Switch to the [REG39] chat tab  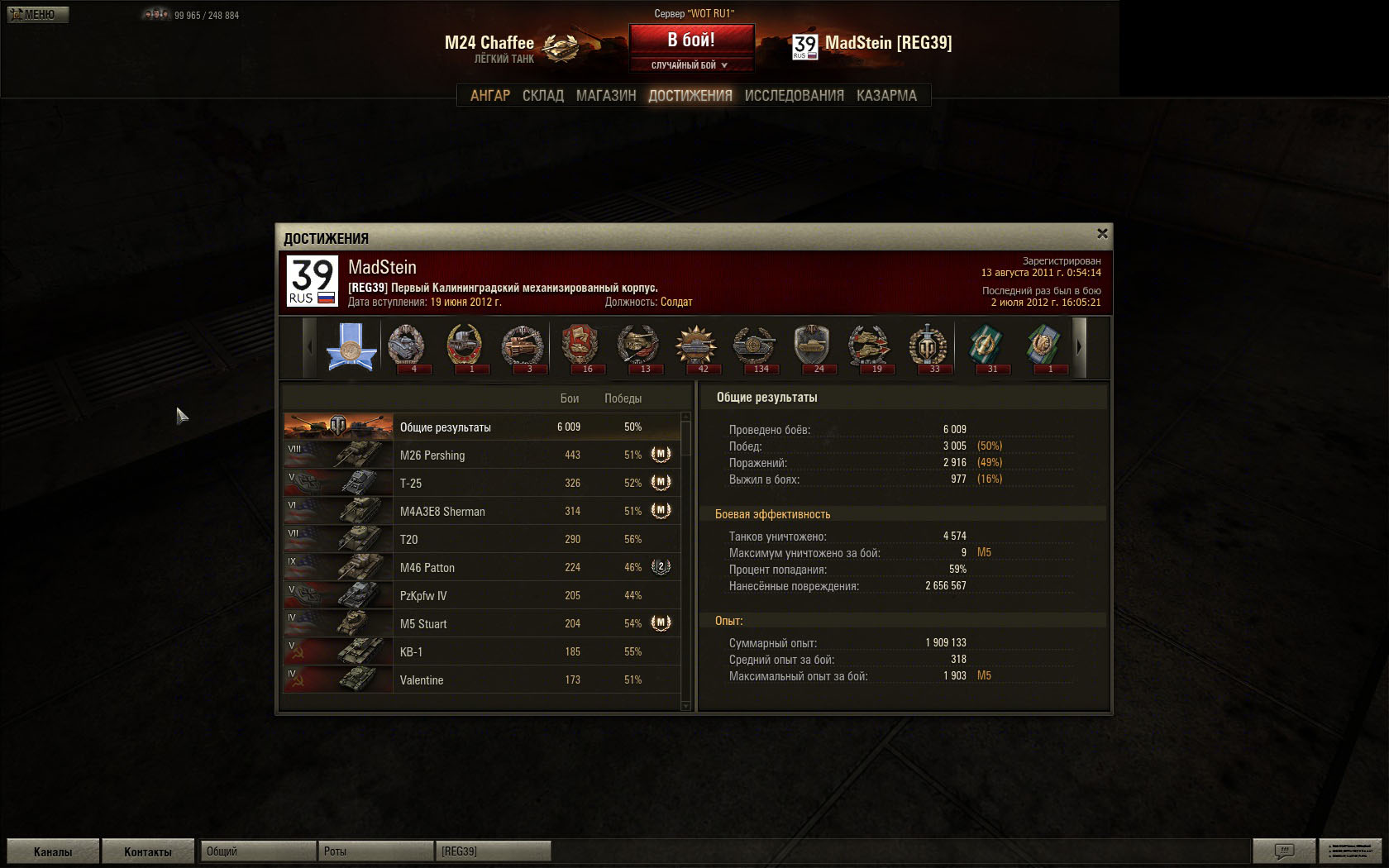(x=493, y=851)
